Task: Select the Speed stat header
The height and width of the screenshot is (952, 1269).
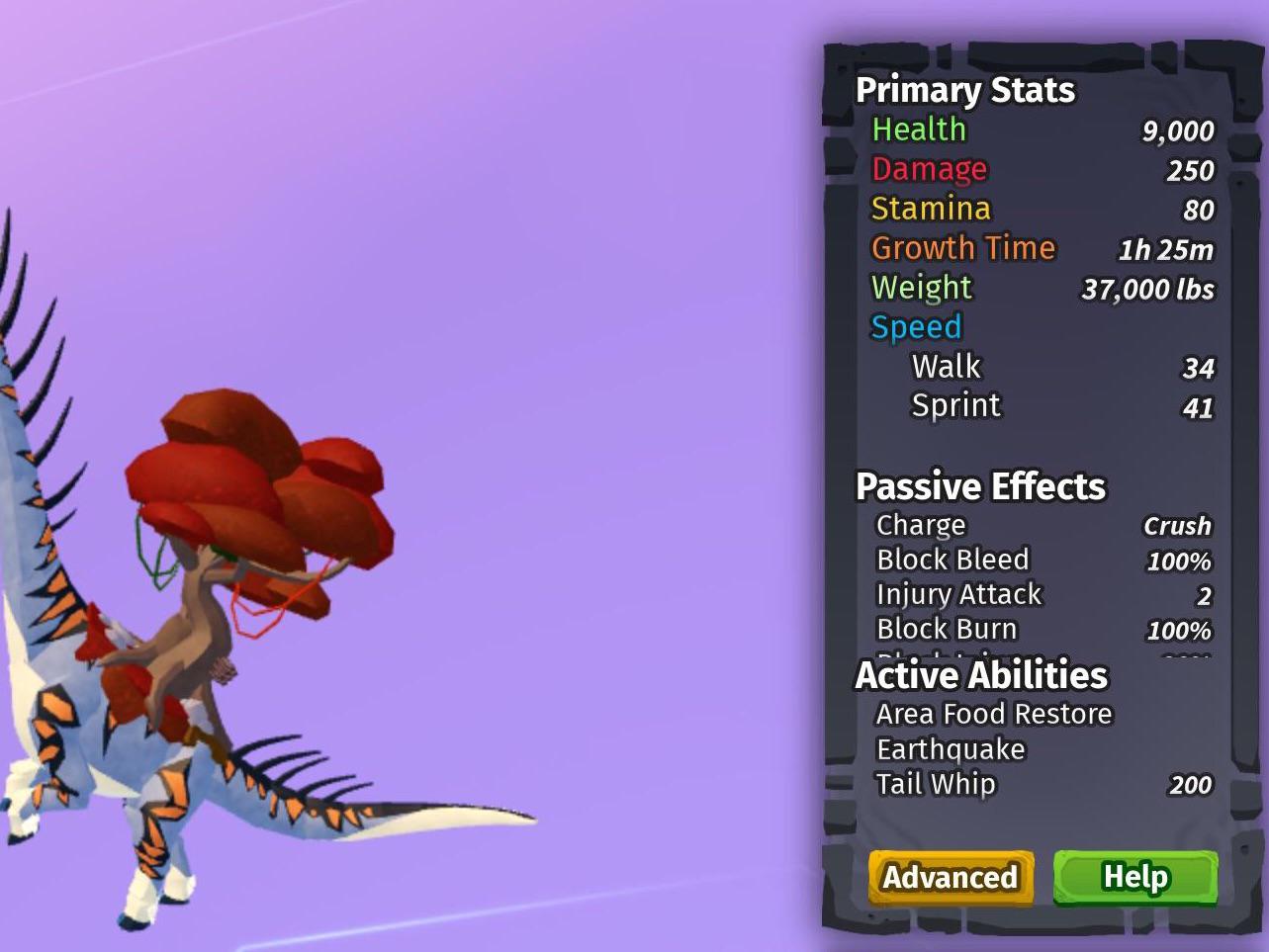Action: coord(916,327)
